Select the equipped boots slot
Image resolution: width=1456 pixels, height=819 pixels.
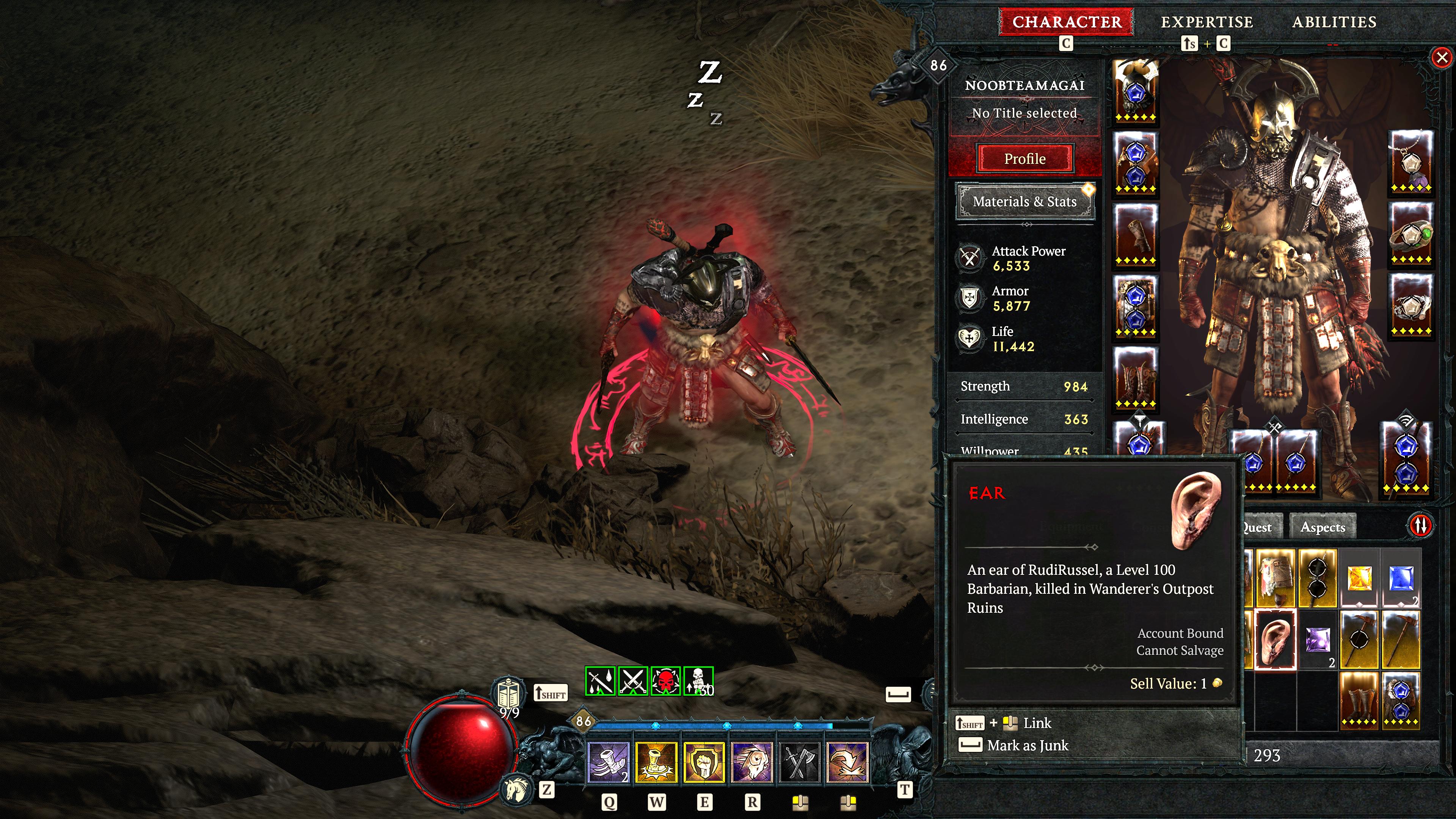pos(1136,378)
